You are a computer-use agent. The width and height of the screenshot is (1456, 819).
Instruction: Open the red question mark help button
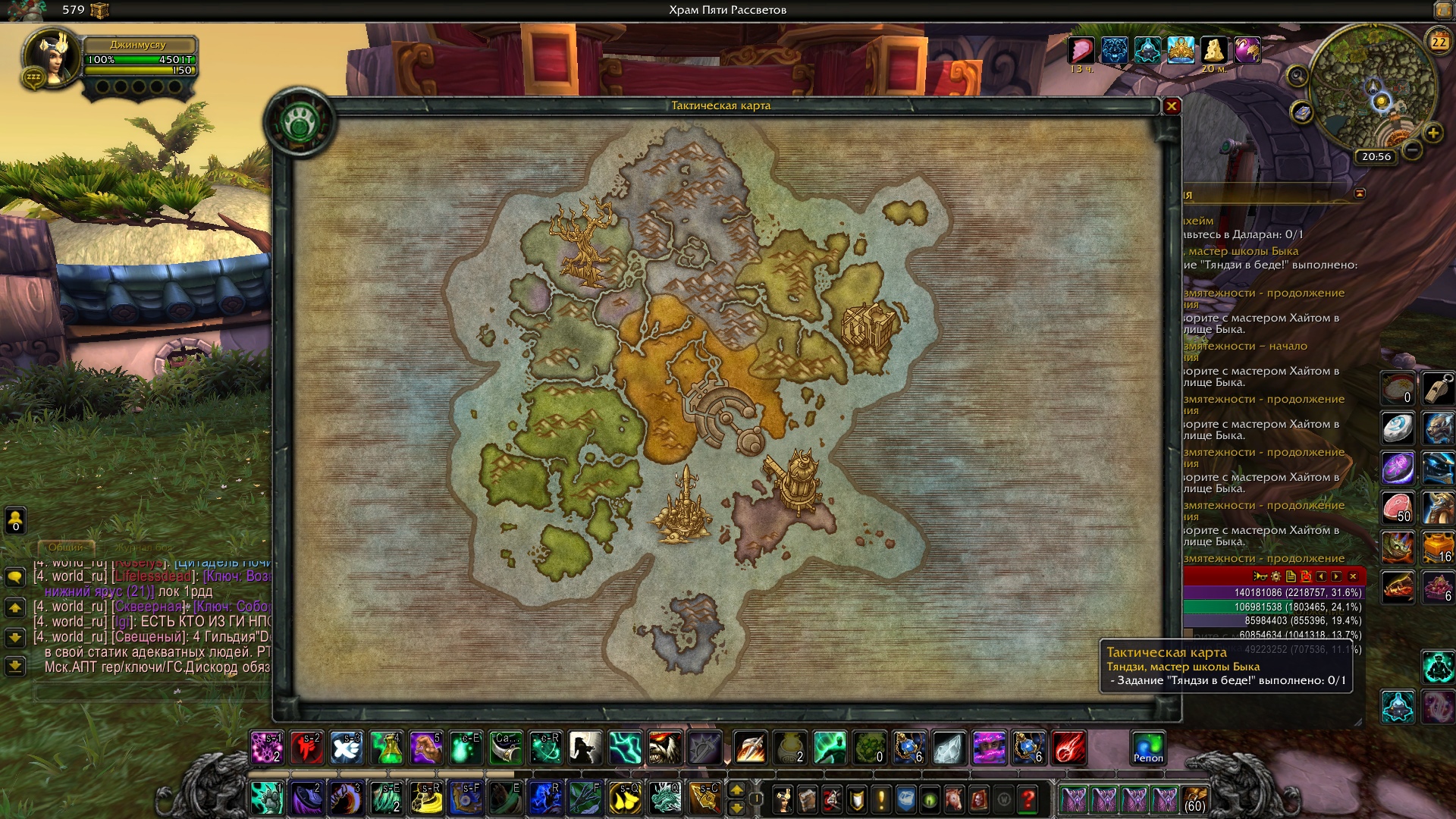[1028, 799]
